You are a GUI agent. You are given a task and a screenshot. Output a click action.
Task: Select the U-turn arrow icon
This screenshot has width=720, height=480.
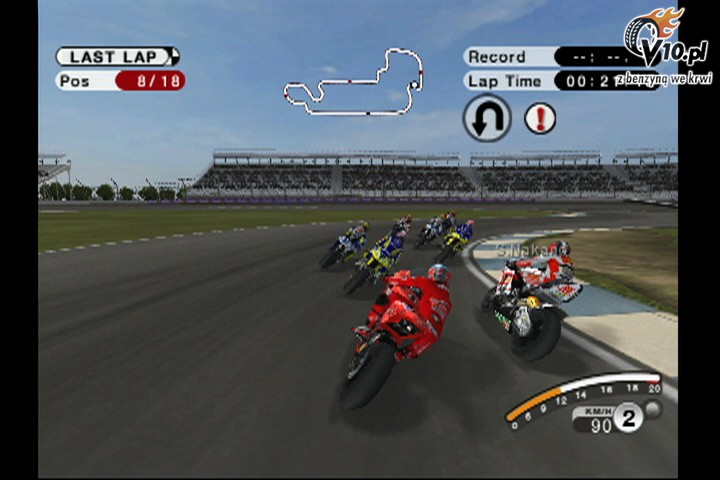tap(487, 118)
